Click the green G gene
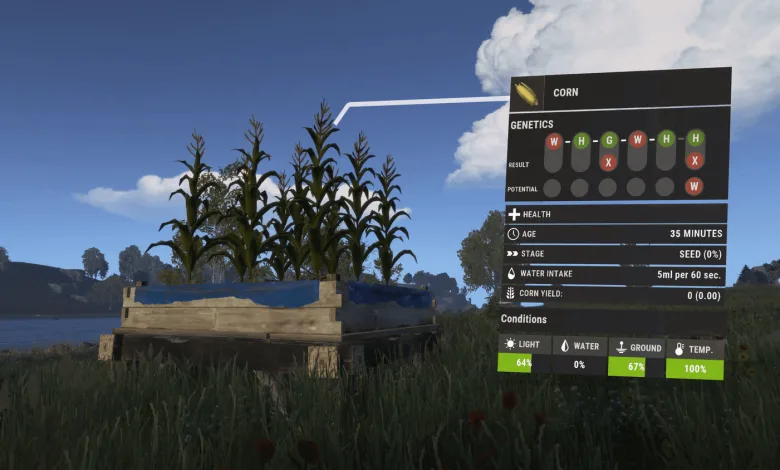The width and height of the screenshot is (780, 470). coord(608,140)
